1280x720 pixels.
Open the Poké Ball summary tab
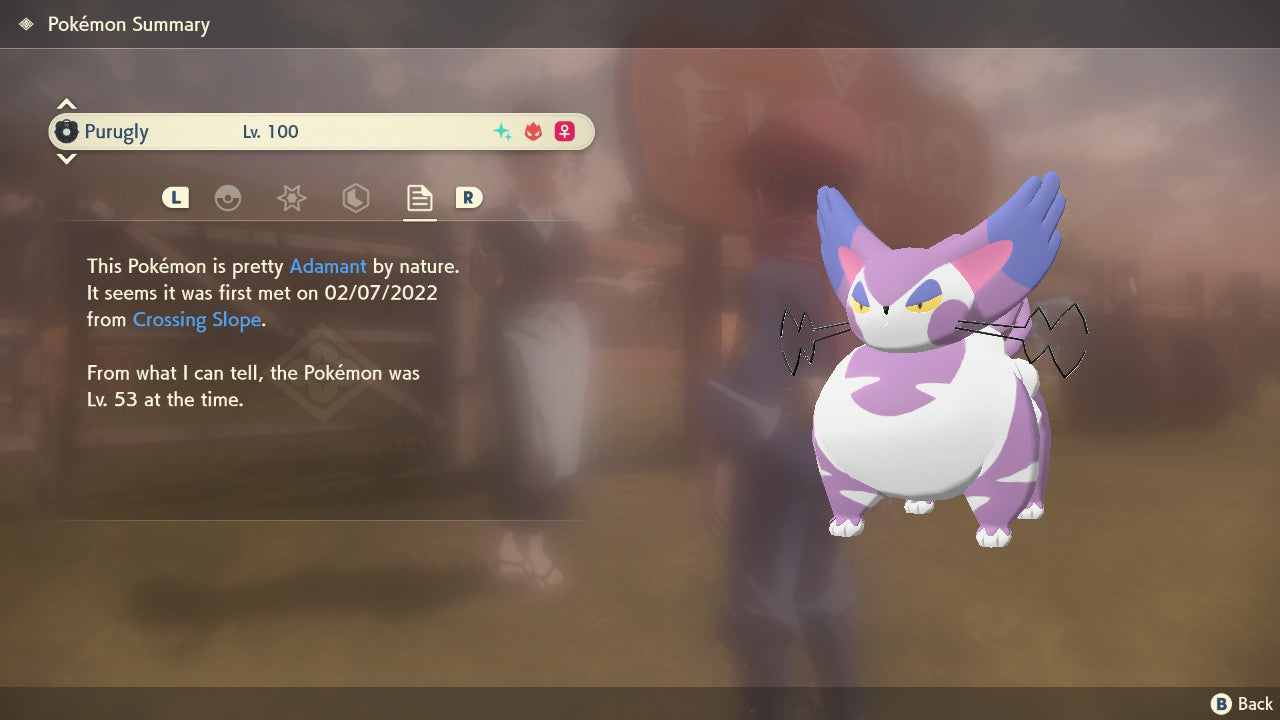[228, 198]
